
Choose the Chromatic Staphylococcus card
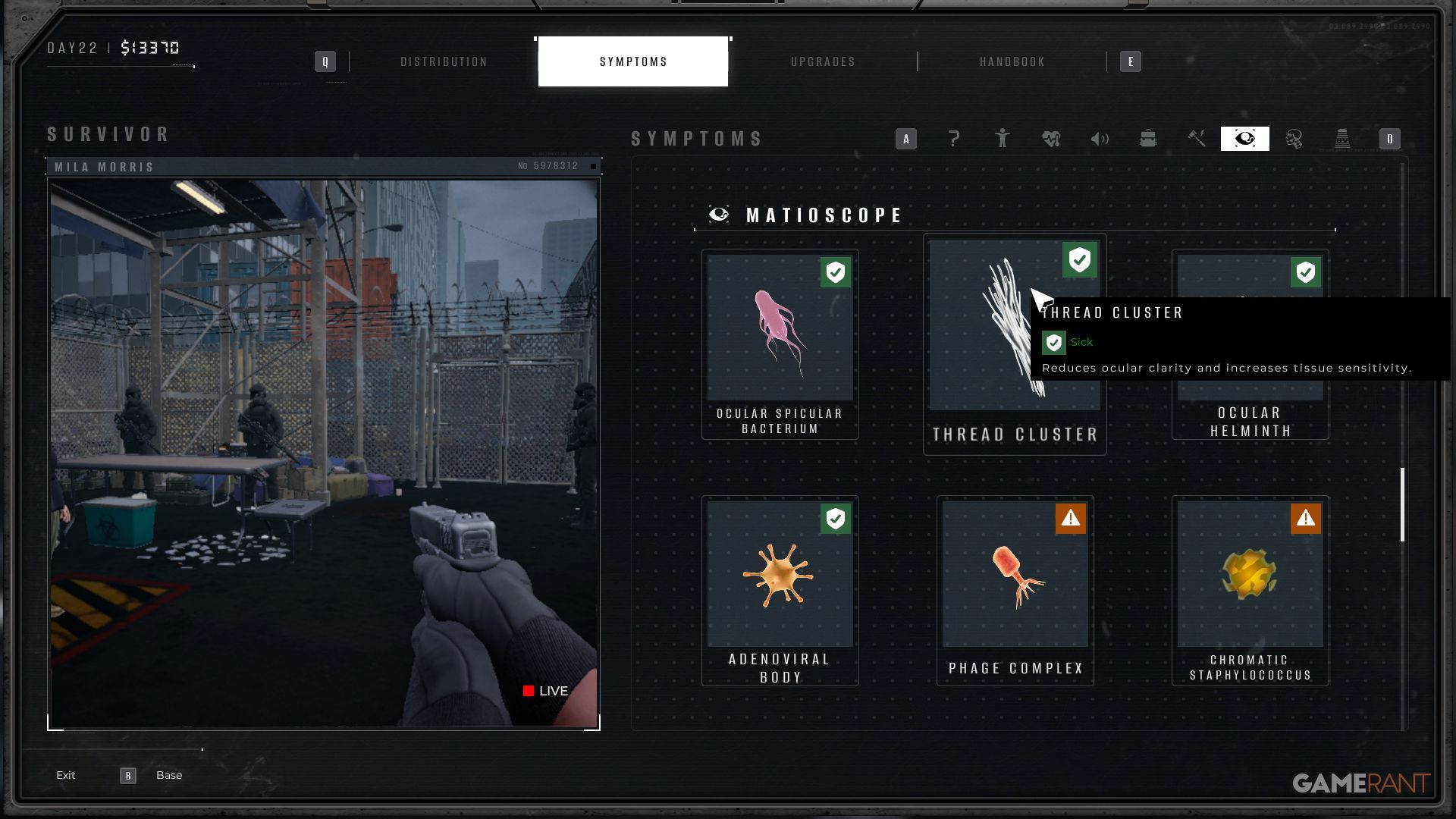[1250, 591]
